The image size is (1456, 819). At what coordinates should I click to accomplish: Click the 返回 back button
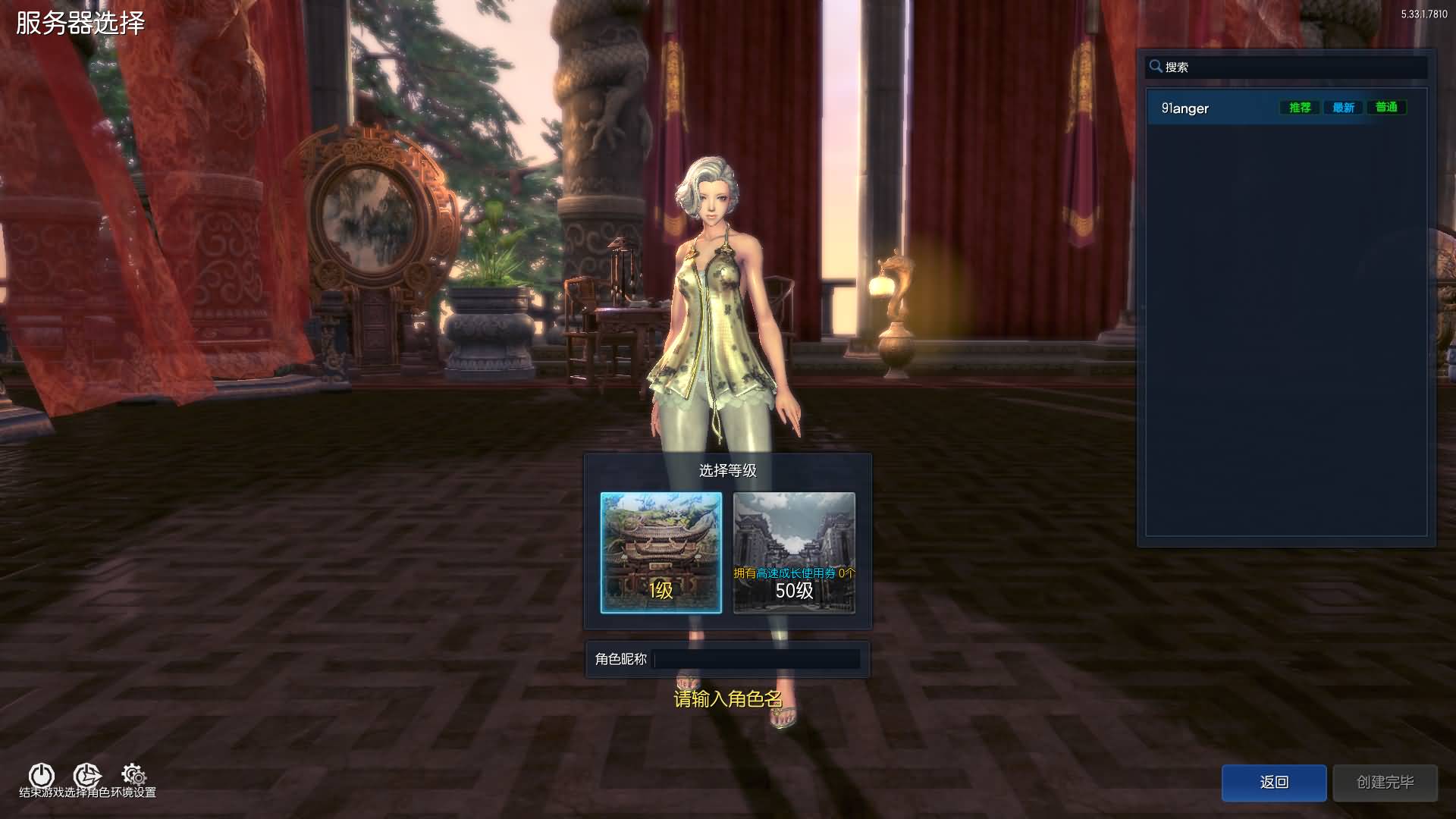coord(1273,782)
